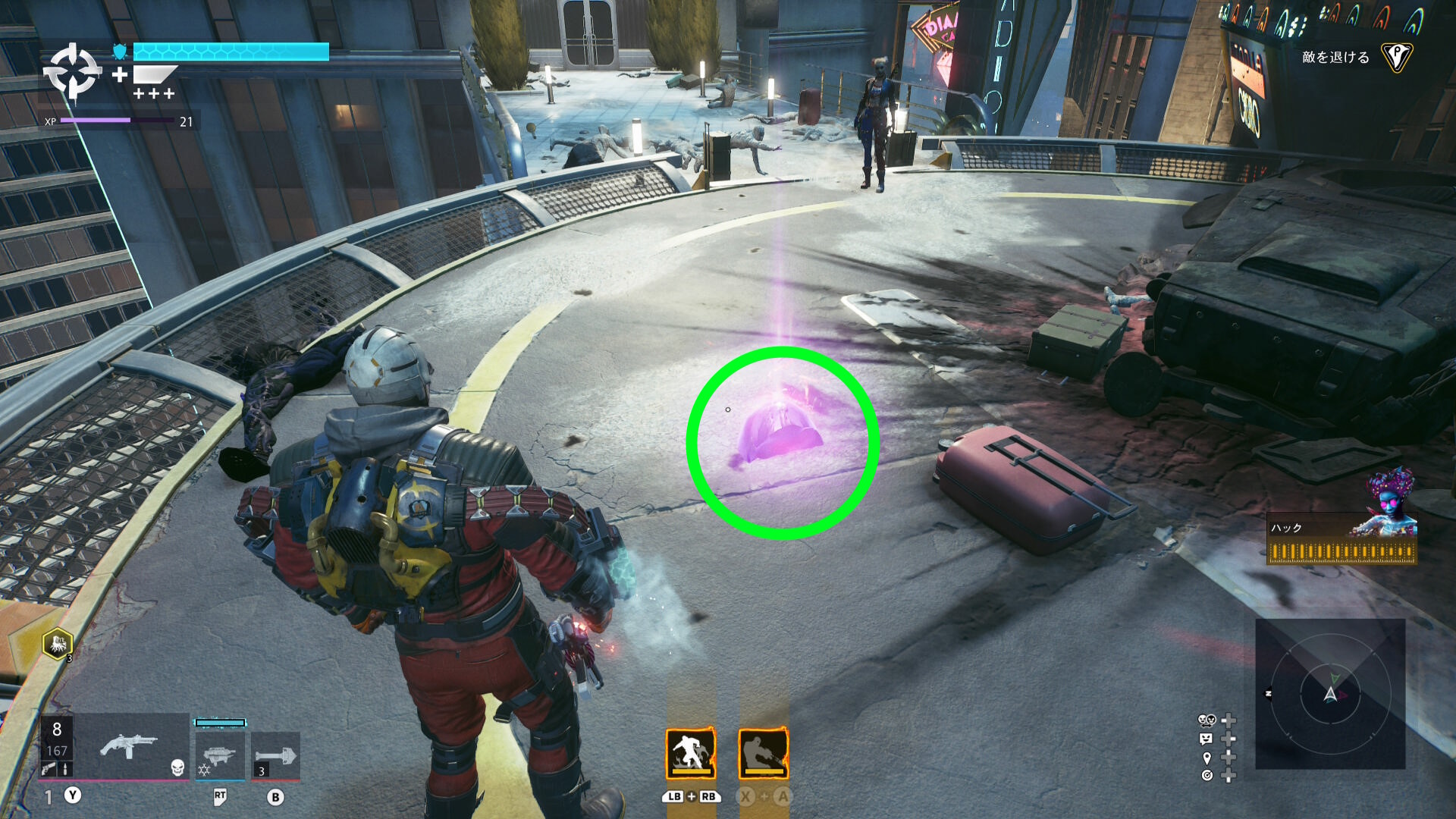Select the Deadshot crosshair character emblem
This screenshot has width=1456, height=819.
(x=72, y=72)
